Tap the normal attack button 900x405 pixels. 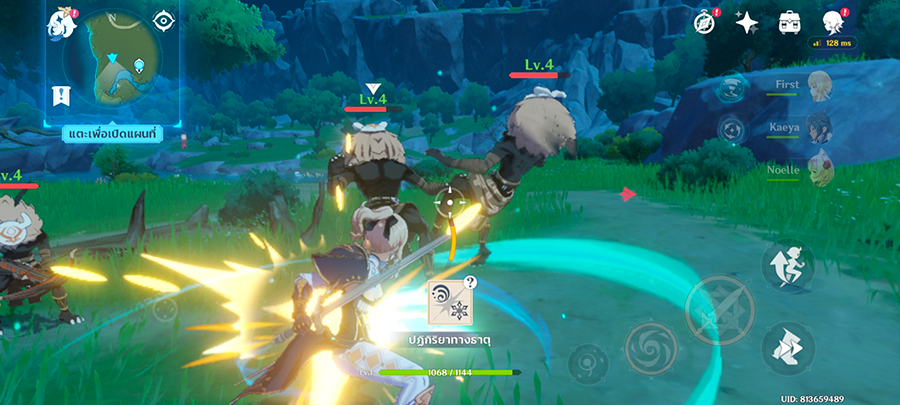click(718, 309)
